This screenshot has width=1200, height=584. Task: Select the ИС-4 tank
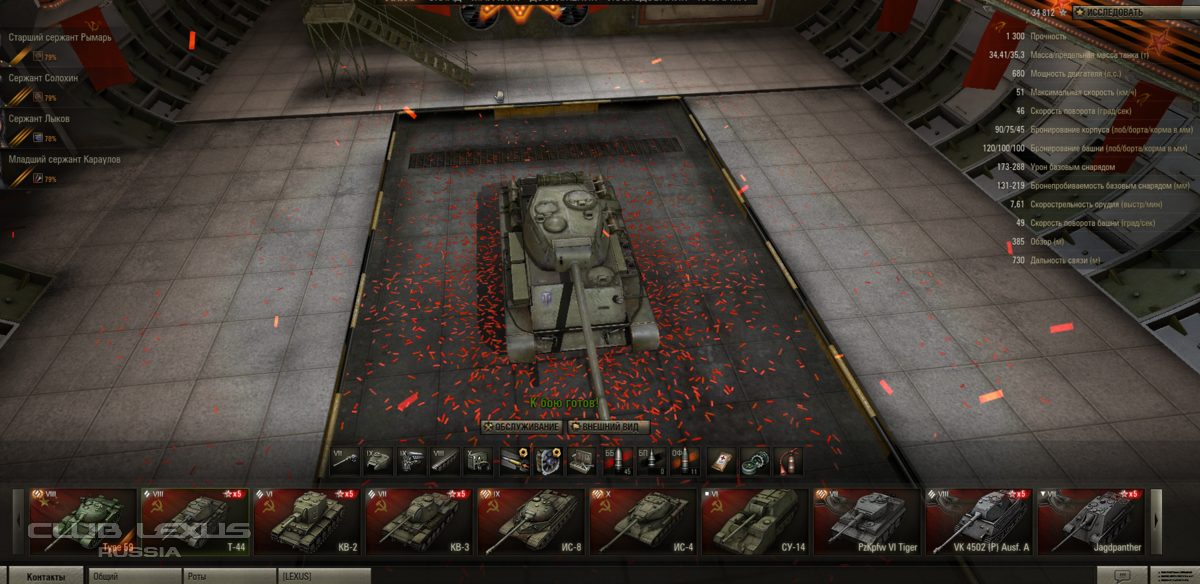644,521
